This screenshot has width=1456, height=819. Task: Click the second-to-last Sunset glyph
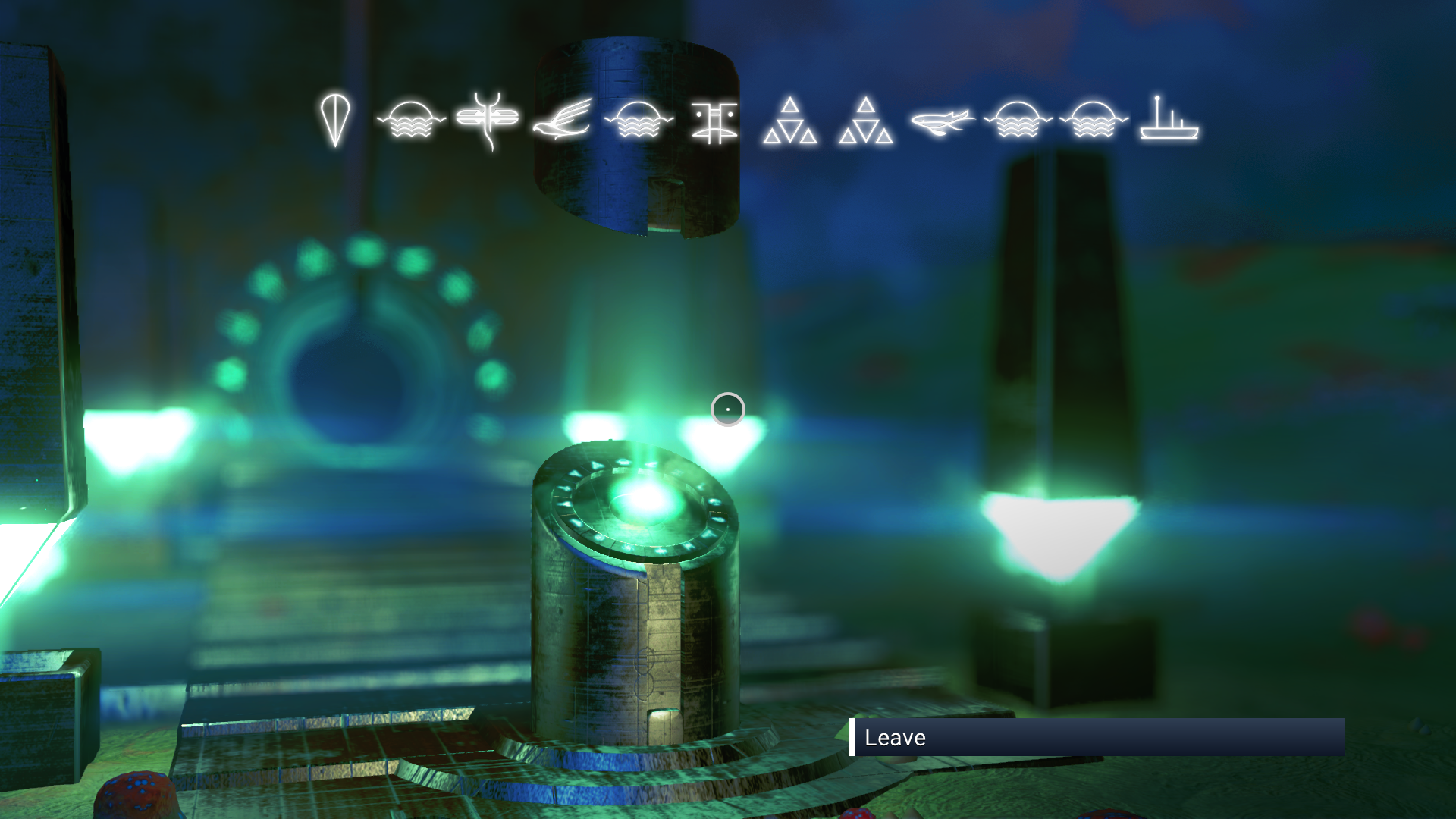click(x=1094, y=121)
